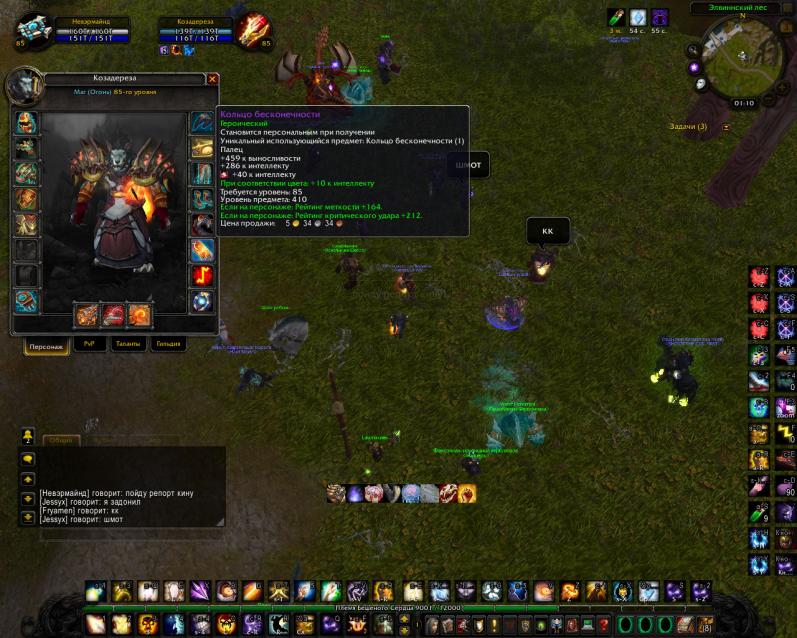Click the clock below the minimap

(743, 102)
